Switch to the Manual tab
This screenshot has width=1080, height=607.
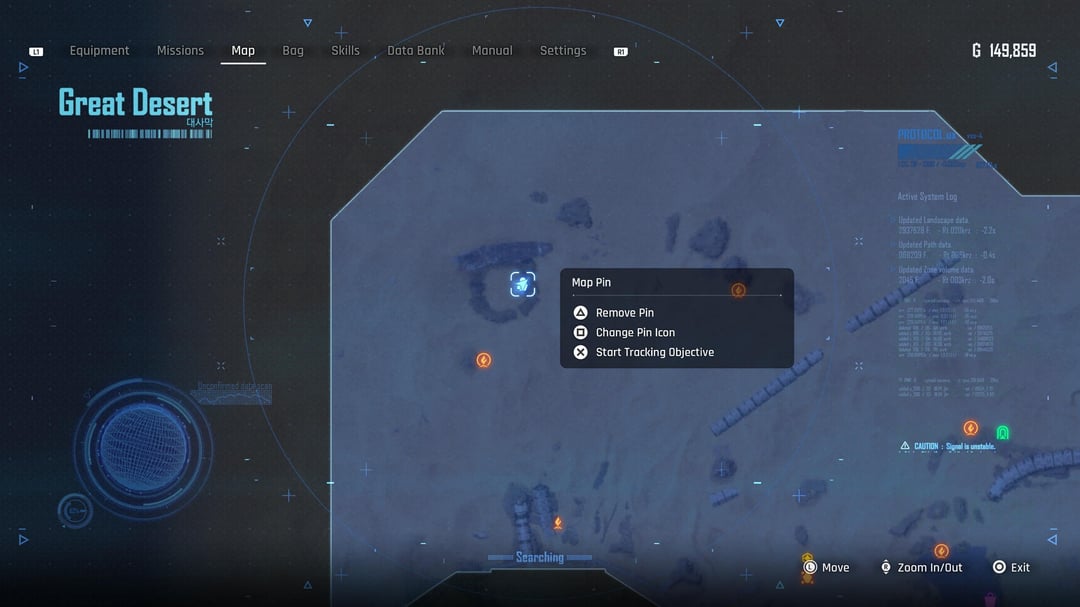[492, 51]
